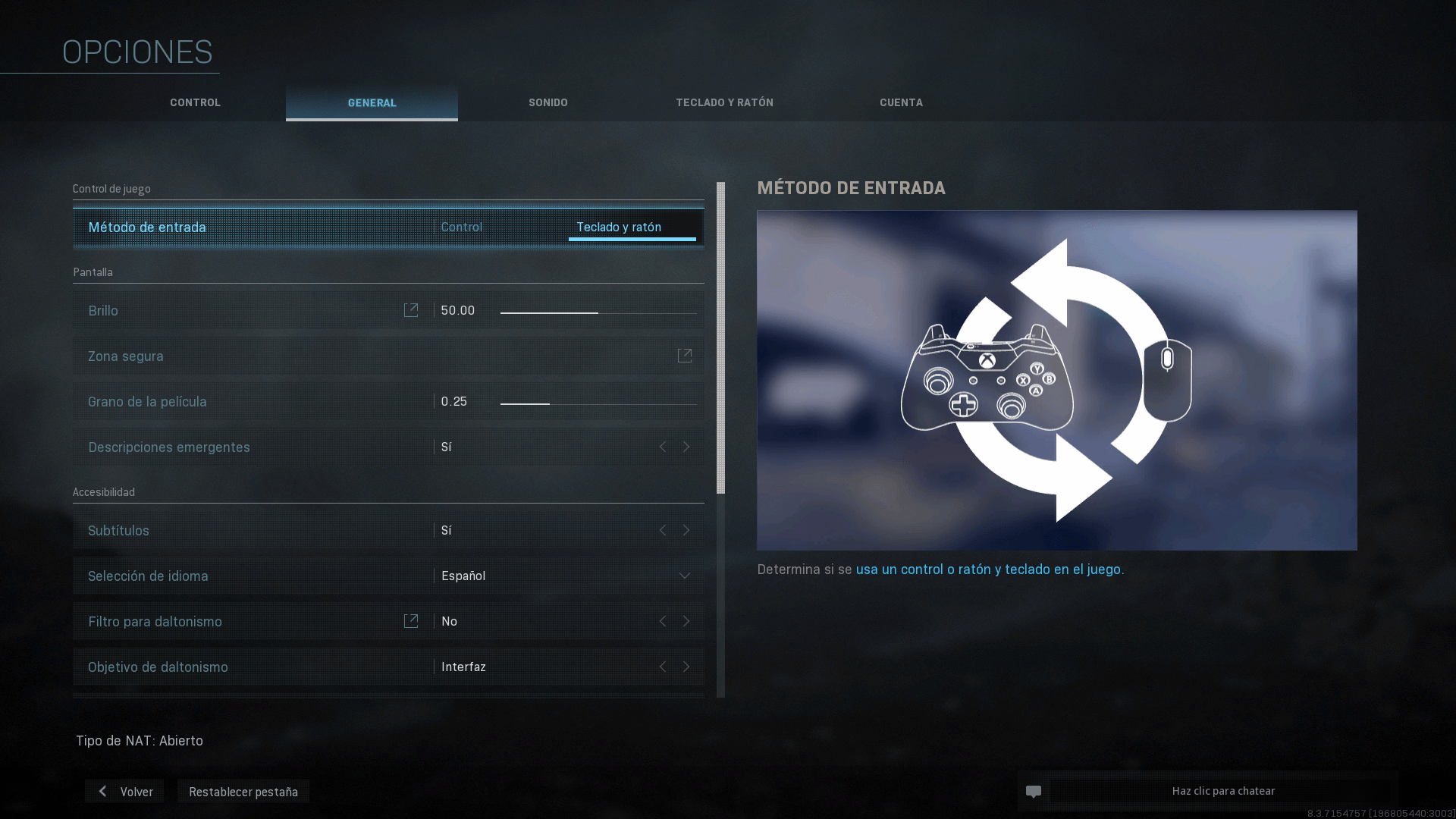Click right chevron beside Objetivo de daltonismo

click(x=686, y=667)
